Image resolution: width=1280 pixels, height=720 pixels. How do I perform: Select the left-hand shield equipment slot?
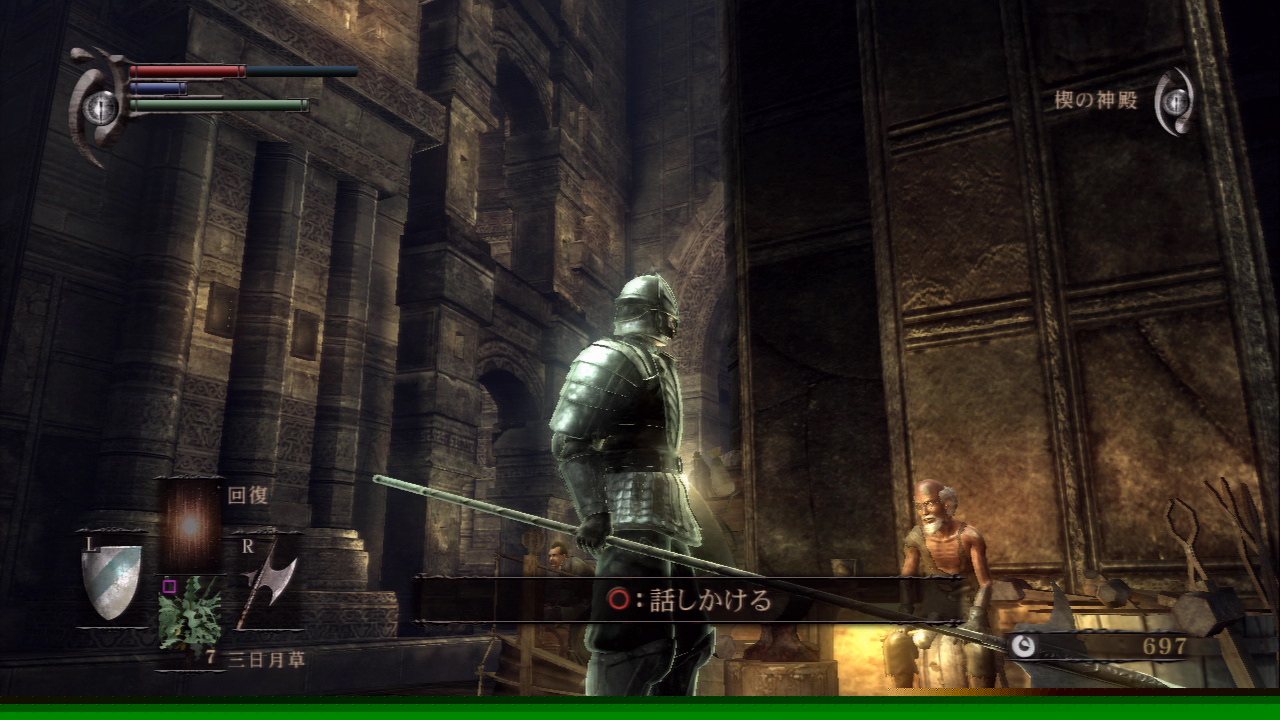tap(110, 580)
